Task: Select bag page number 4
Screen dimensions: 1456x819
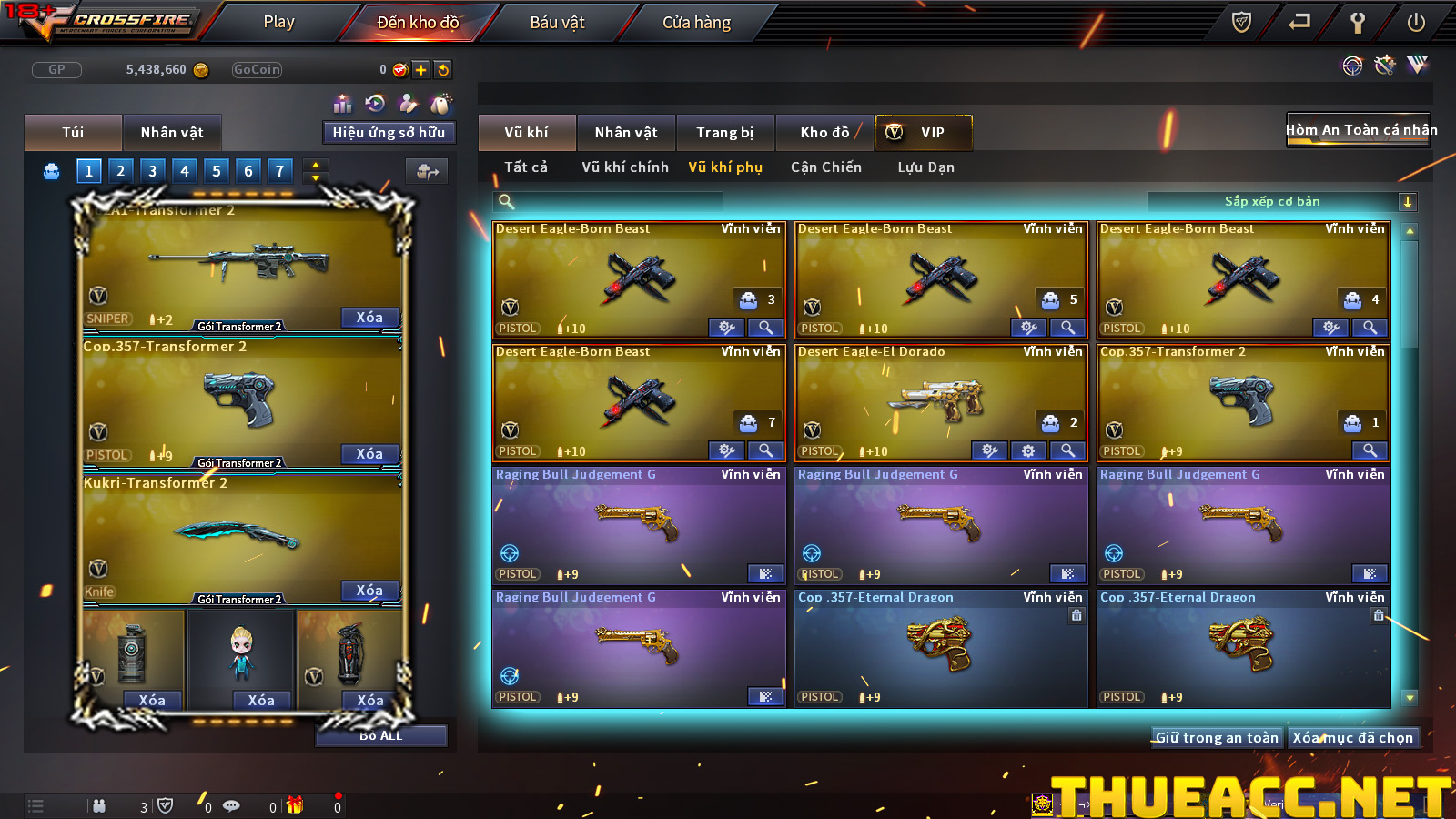Action: (185, 171)
